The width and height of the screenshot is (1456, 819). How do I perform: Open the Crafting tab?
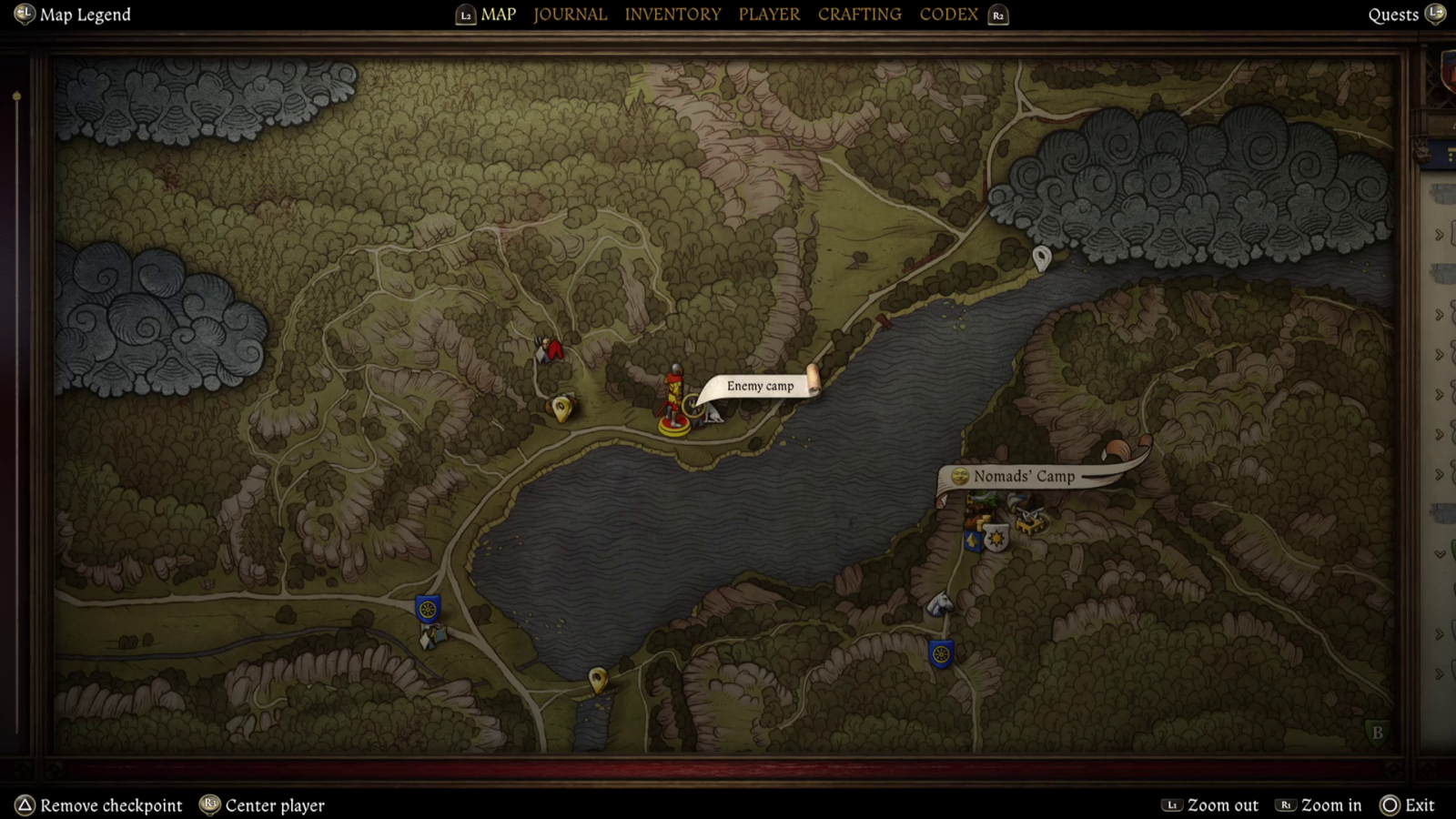click(x=859, y=15)
